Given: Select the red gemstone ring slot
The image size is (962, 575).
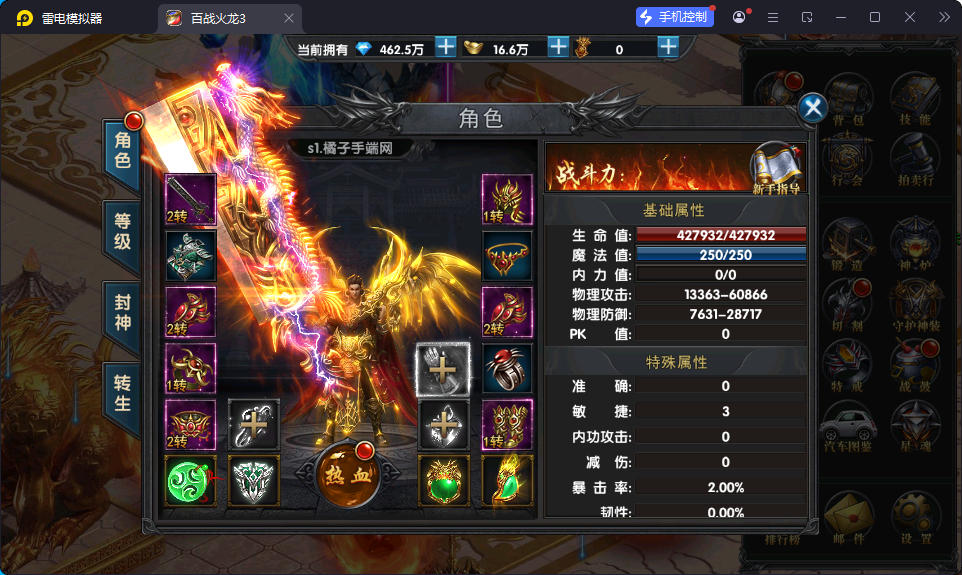Looking at the screenshot, I should [507, 369].
